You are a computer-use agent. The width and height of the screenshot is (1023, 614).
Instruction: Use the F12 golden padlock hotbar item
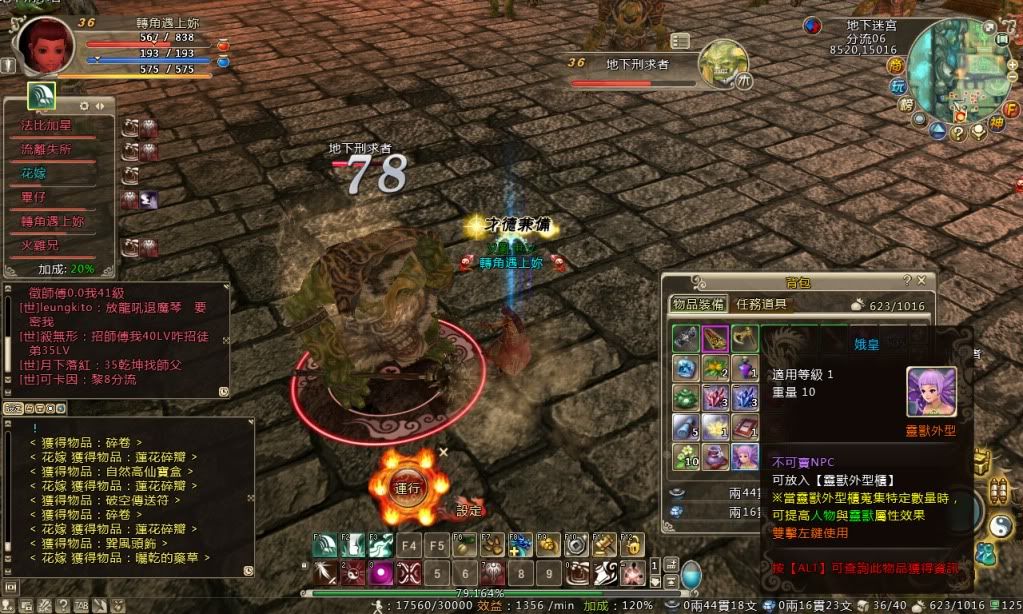[x=631, y=546]
